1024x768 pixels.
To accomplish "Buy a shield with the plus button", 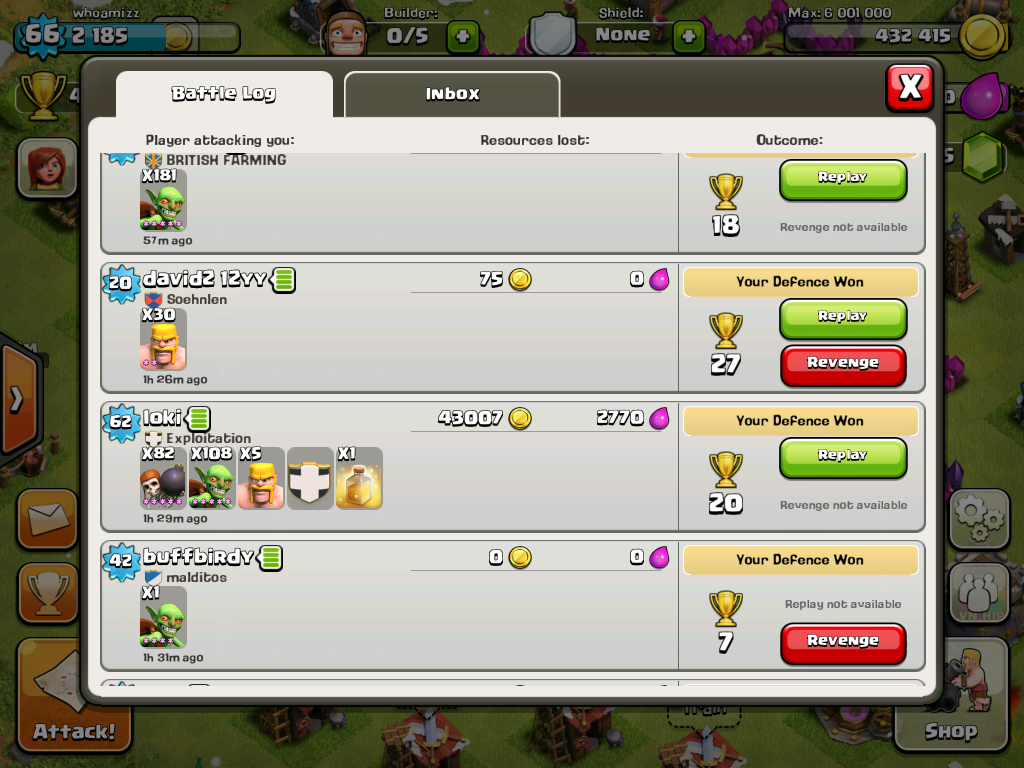I will [x=688, y=36].
